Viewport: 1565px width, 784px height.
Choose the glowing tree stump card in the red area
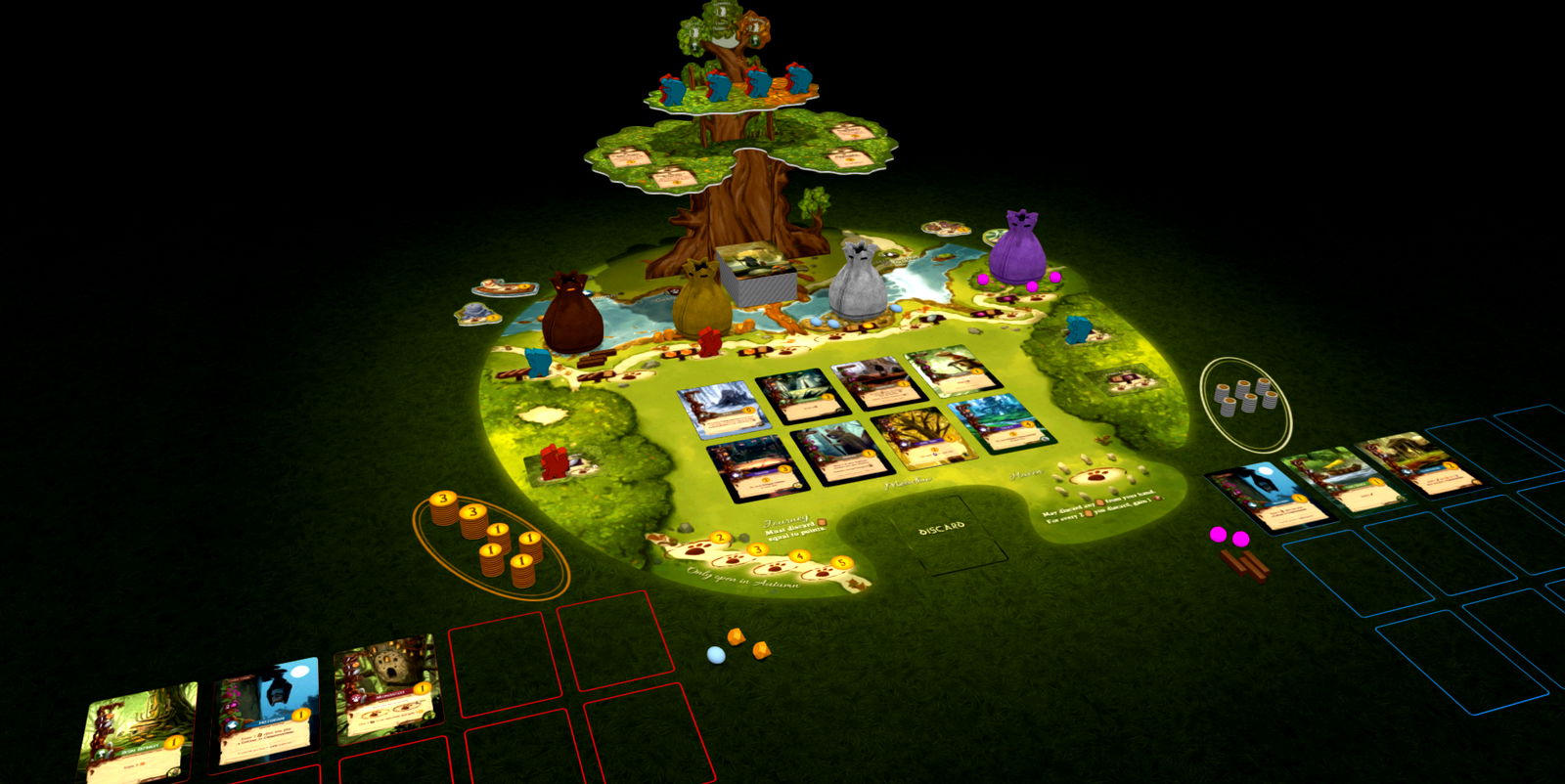[384, 687]
